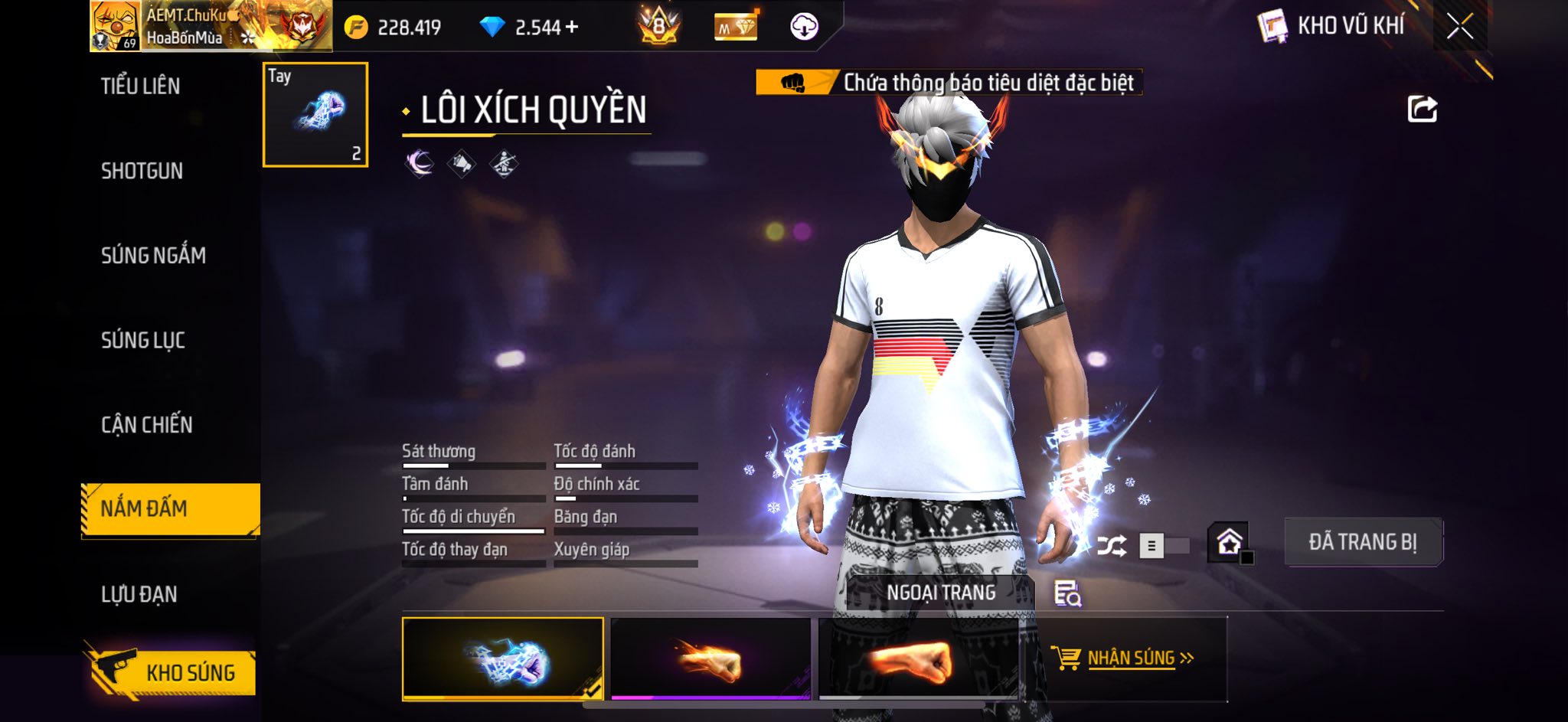Image resolution: width=1568 pixels, height=722 pixels.
Task: Select the Súng Ngắm category
Action: point(153,256)
